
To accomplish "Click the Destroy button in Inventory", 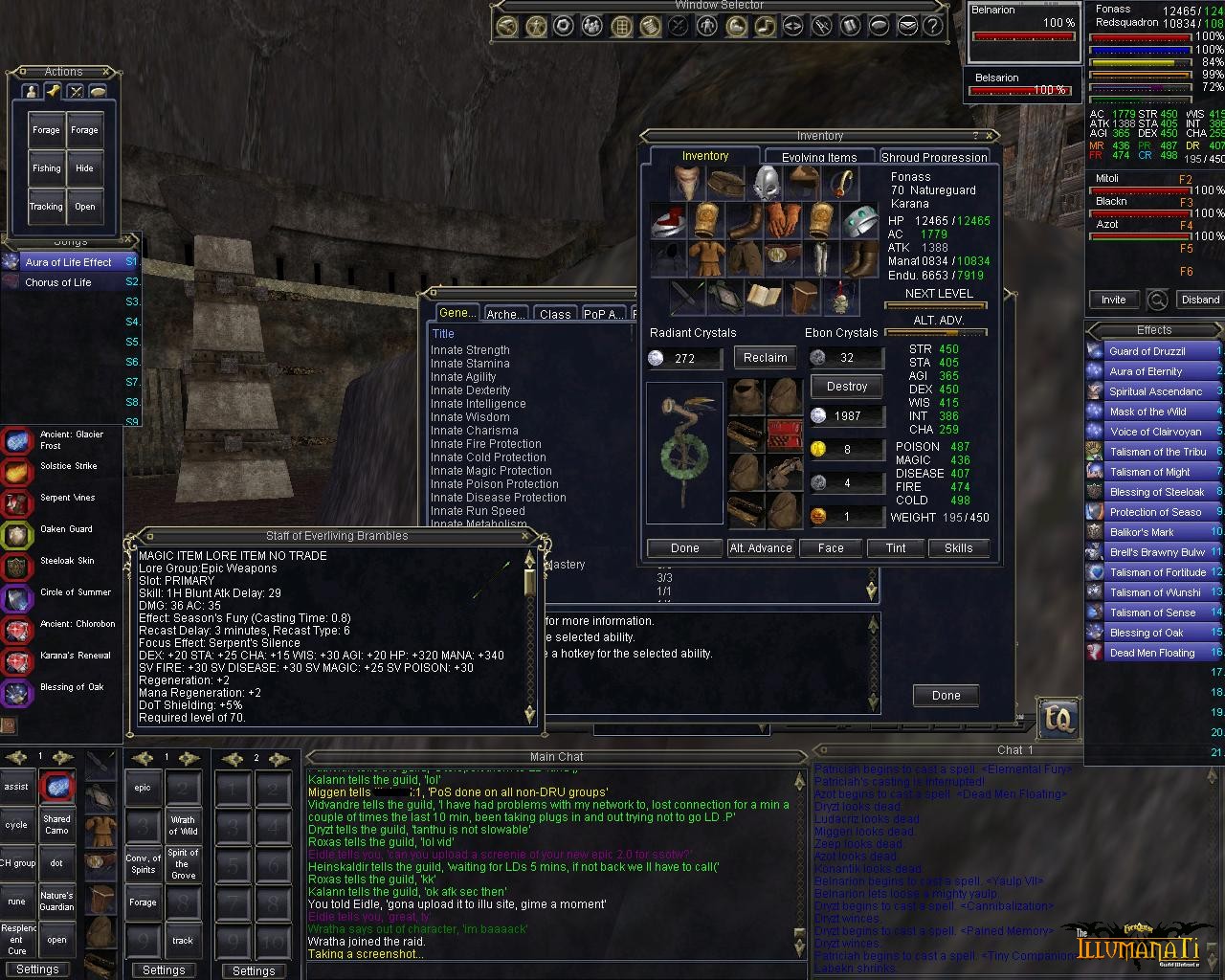I will tap(846, 387).
